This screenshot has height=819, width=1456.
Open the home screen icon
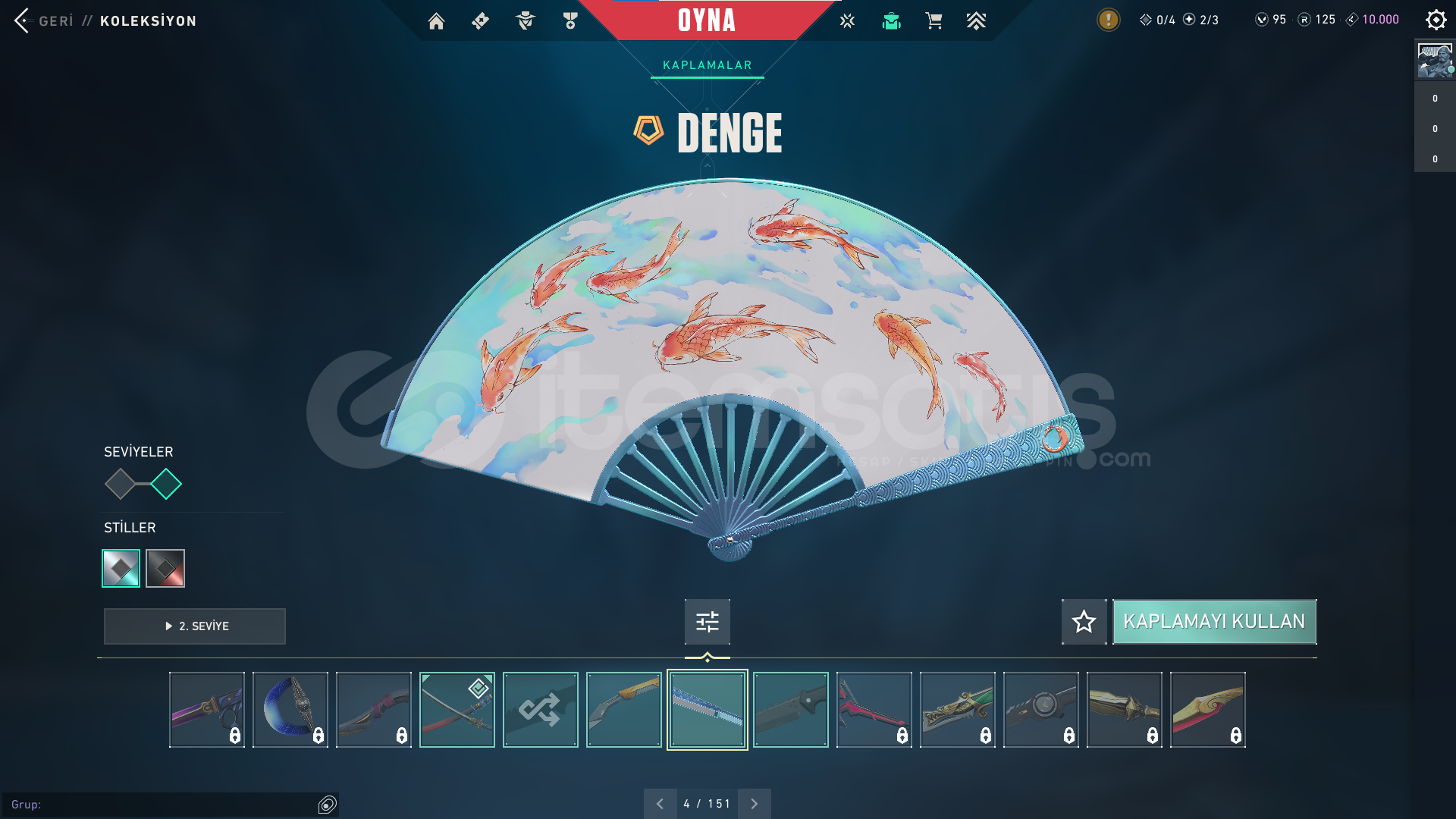[x=436, y=21]
